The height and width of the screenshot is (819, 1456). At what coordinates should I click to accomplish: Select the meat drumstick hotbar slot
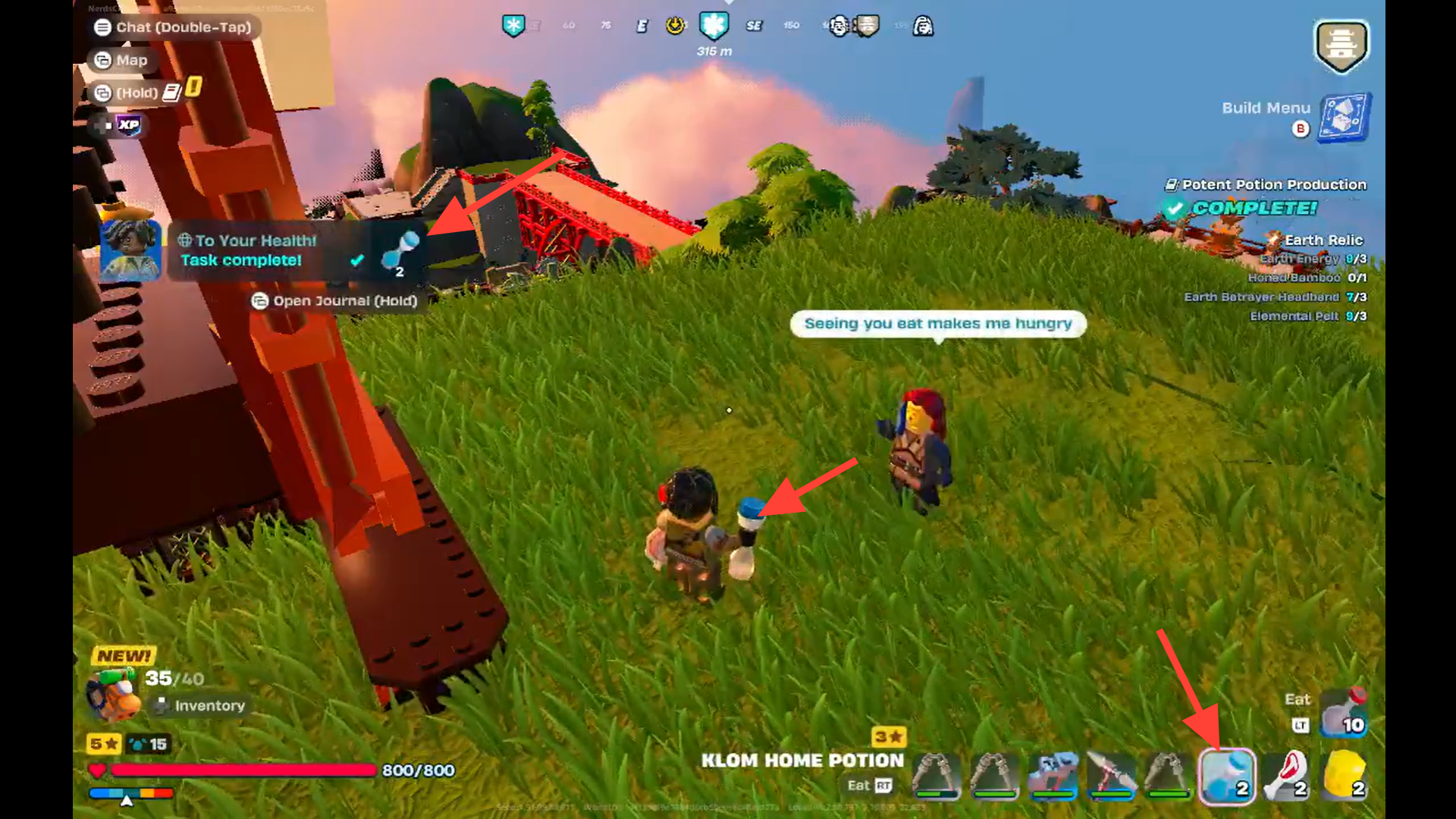1286,776
